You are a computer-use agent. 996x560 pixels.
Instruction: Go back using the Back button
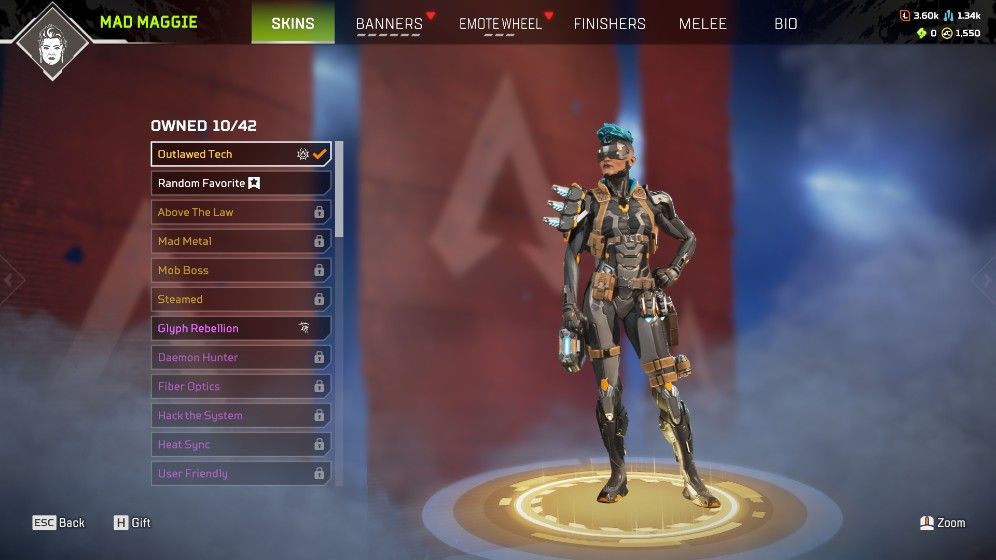(x=59, y=523)
